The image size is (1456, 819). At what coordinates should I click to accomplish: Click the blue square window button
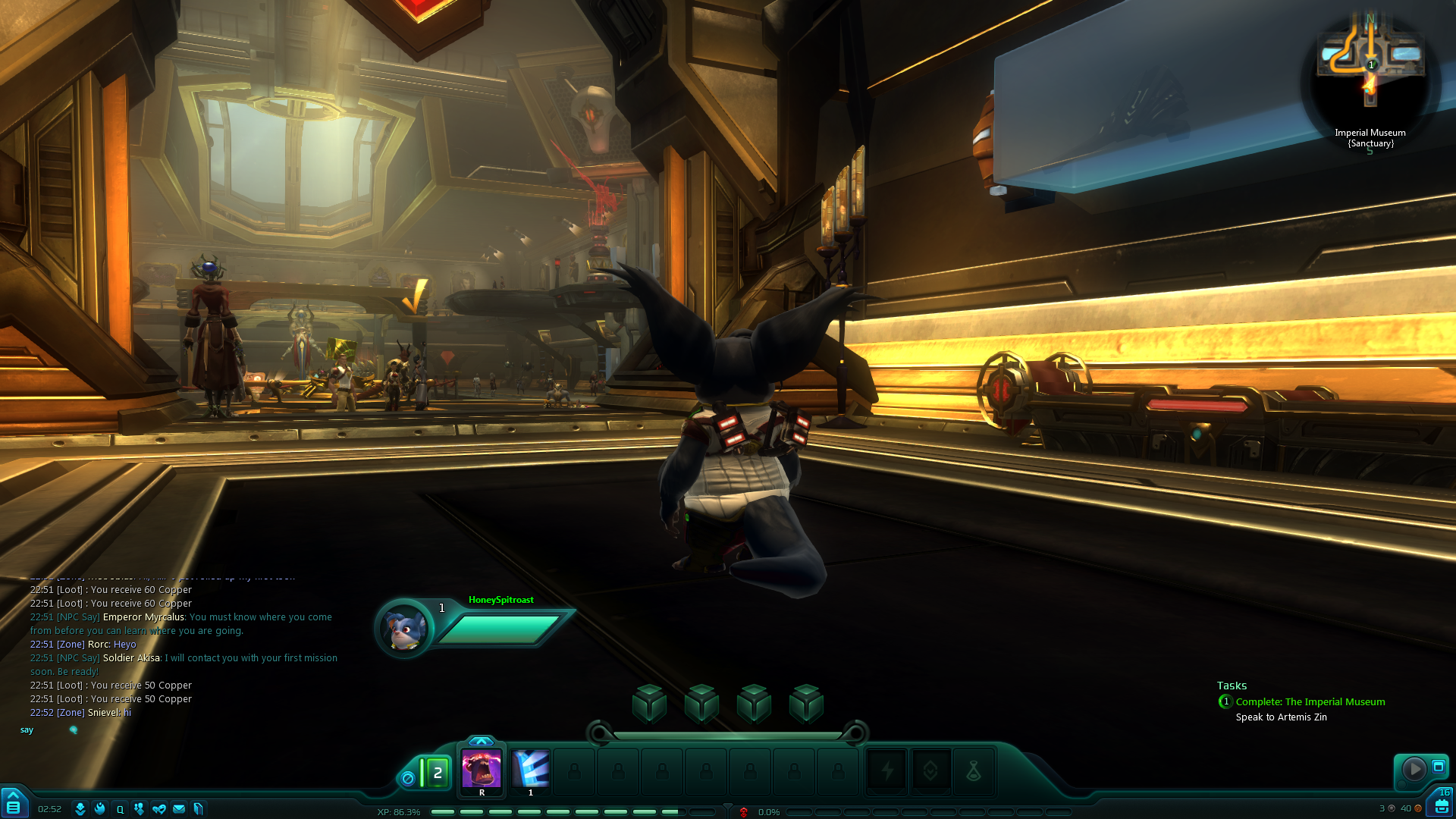click(1439, 767)
